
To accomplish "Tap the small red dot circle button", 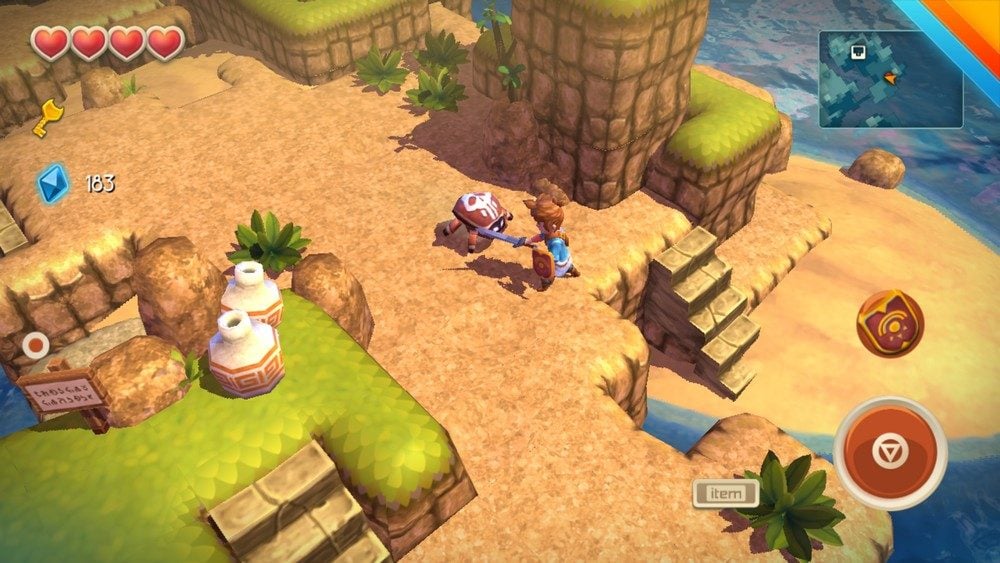I will [x=36, y=346].
